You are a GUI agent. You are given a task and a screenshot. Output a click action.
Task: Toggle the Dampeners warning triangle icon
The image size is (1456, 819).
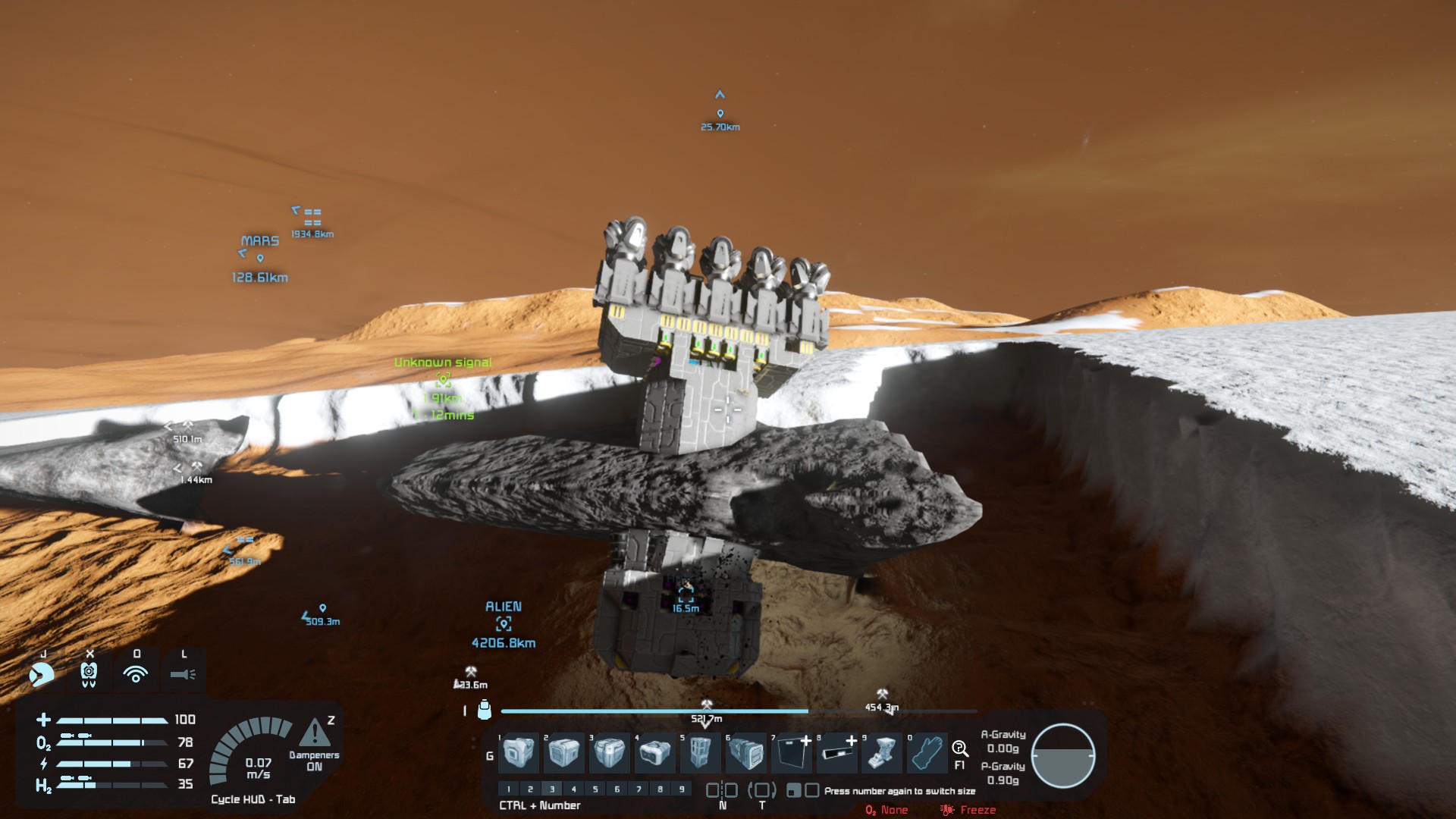pyautogui.click(x=314, y=733)
